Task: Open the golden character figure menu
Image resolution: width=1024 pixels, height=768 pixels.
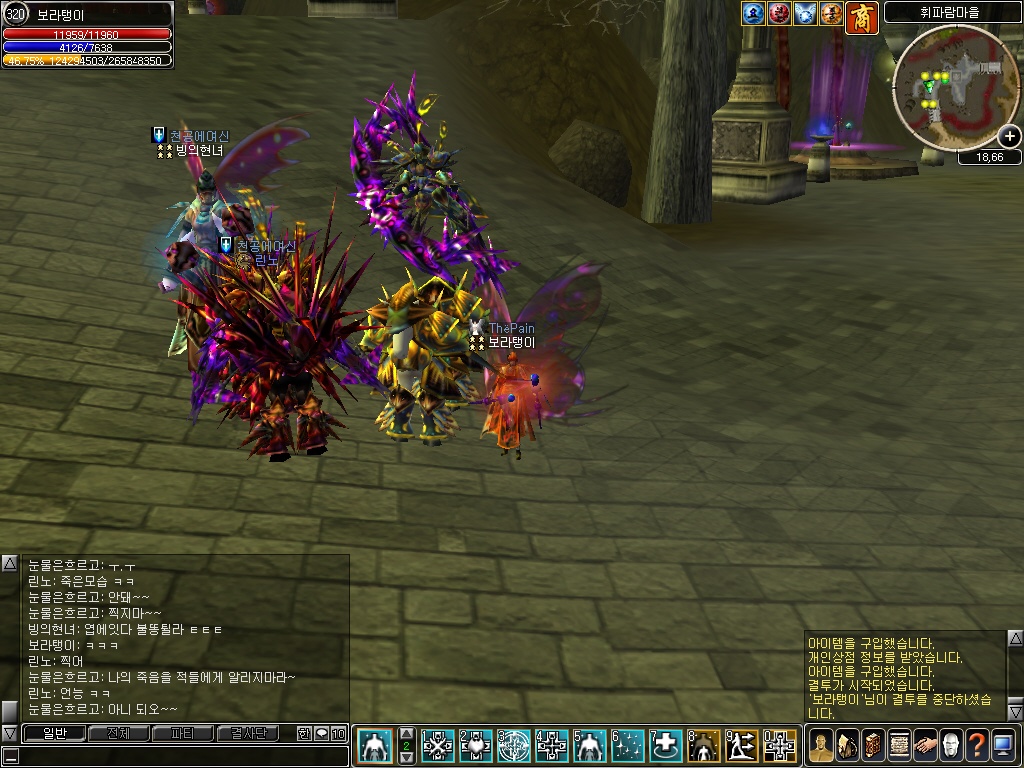Action: [x=821, y=745]
